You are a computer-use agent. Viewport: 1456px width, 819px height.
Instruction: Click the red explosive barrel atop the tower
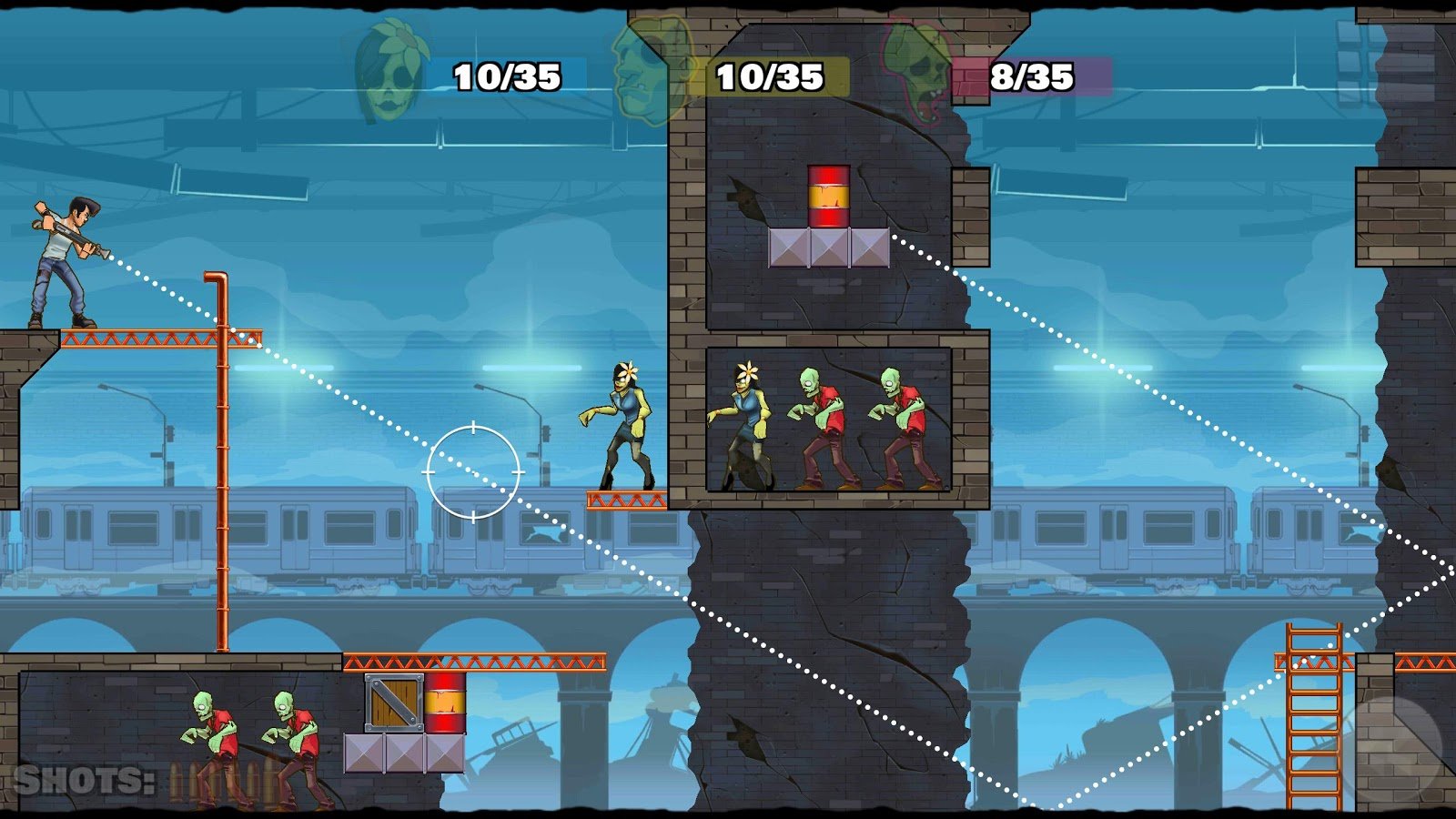pyautogui.click(x=828, y=196)
